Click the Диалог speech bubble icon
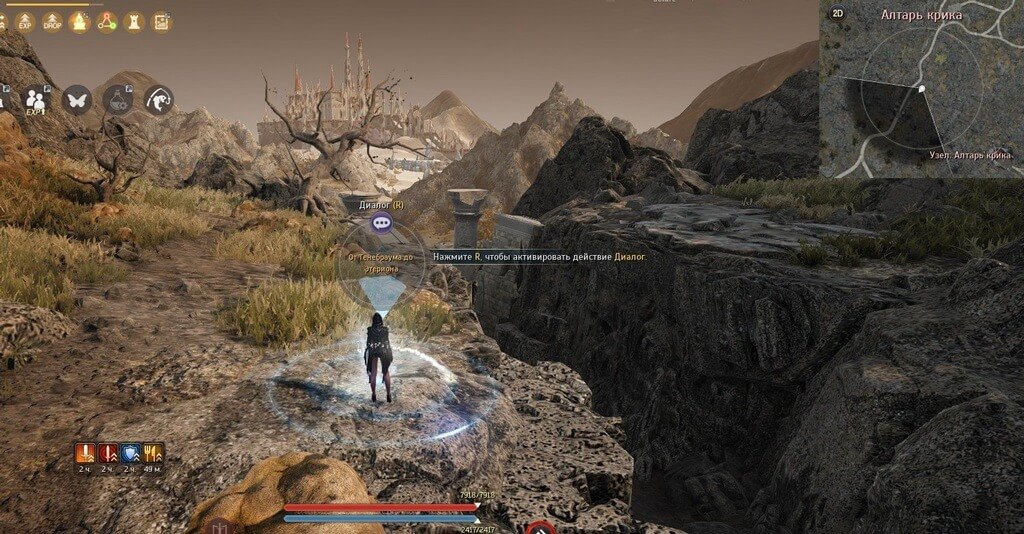1024x534 pixels. click(380, 223)
